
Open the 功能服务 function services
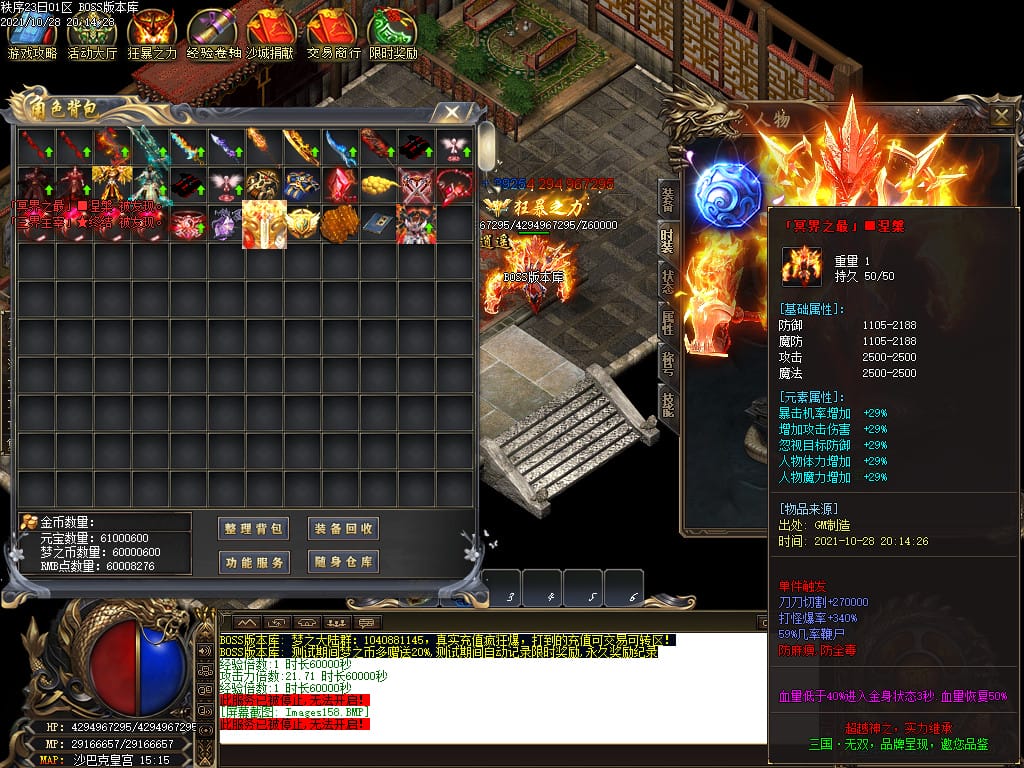point(254,562)
